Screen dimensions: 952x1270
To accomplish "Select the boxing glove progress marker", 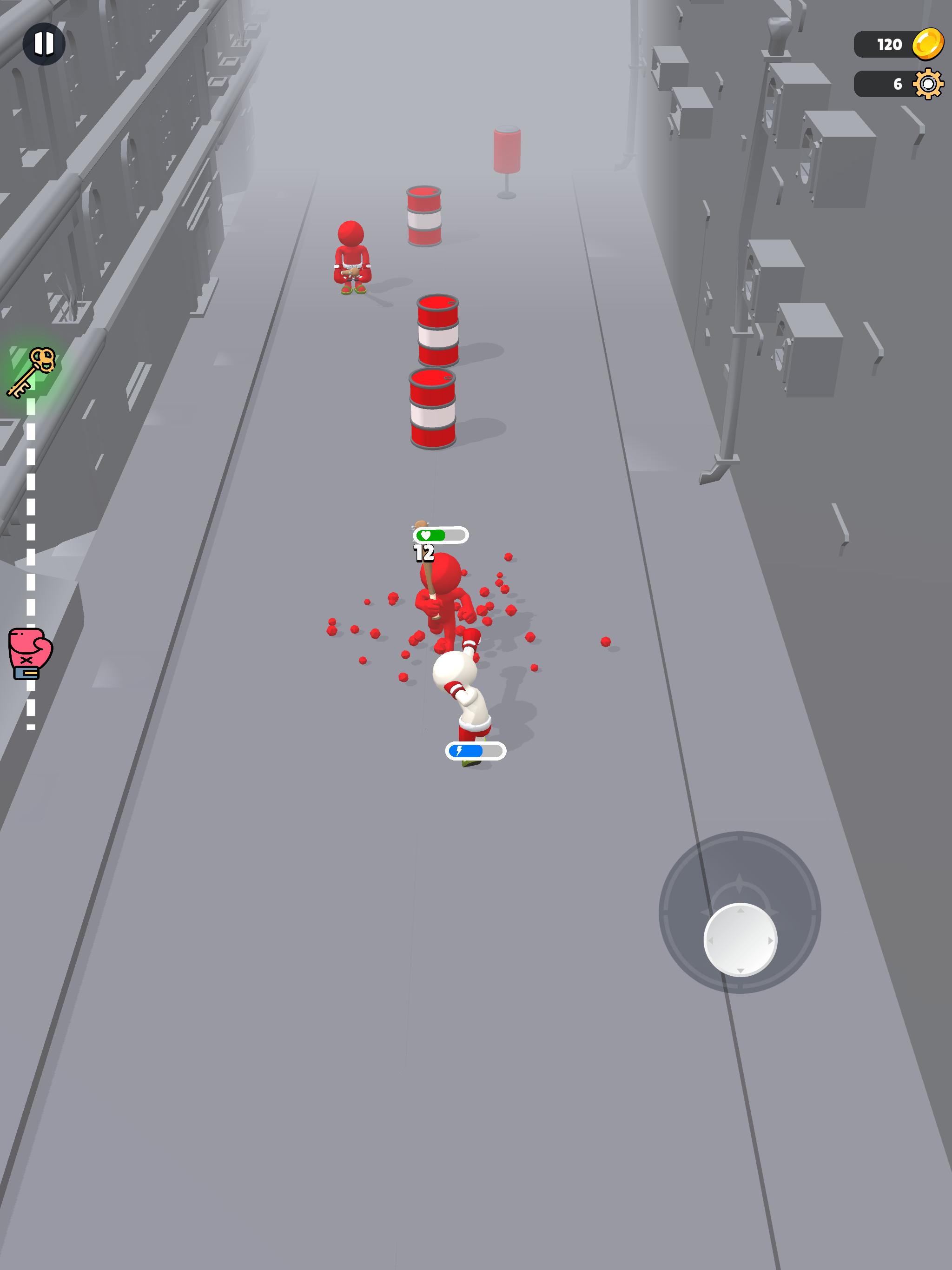I will pos(30,653).
